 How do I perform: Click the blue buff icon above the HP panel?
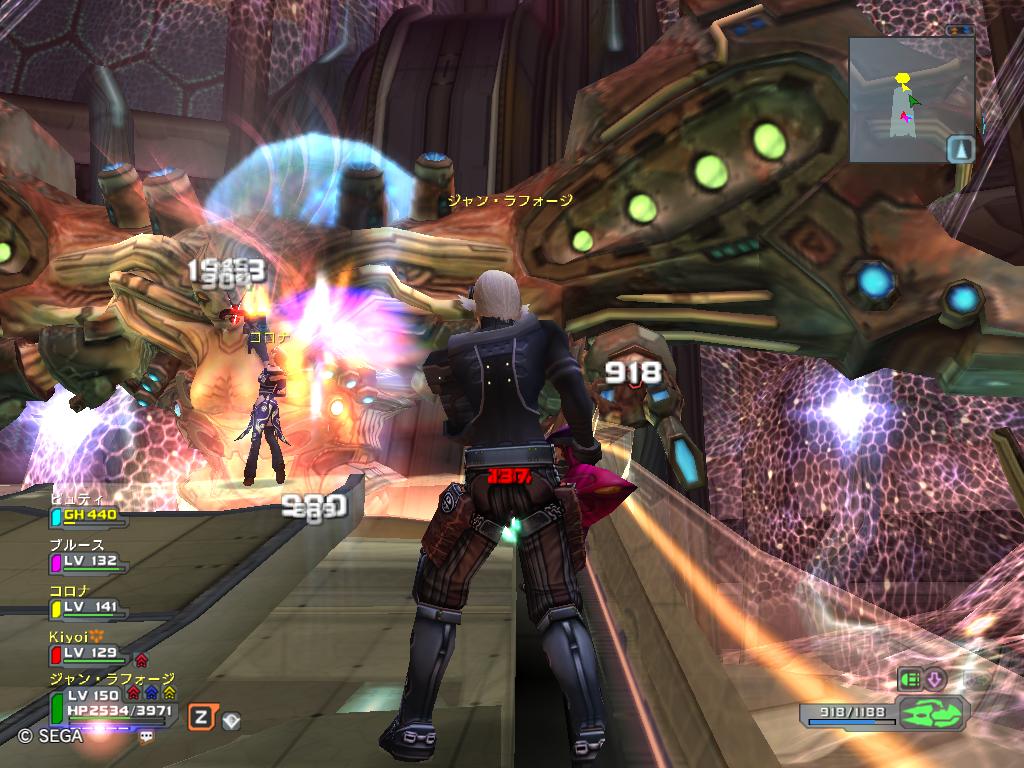151,691
